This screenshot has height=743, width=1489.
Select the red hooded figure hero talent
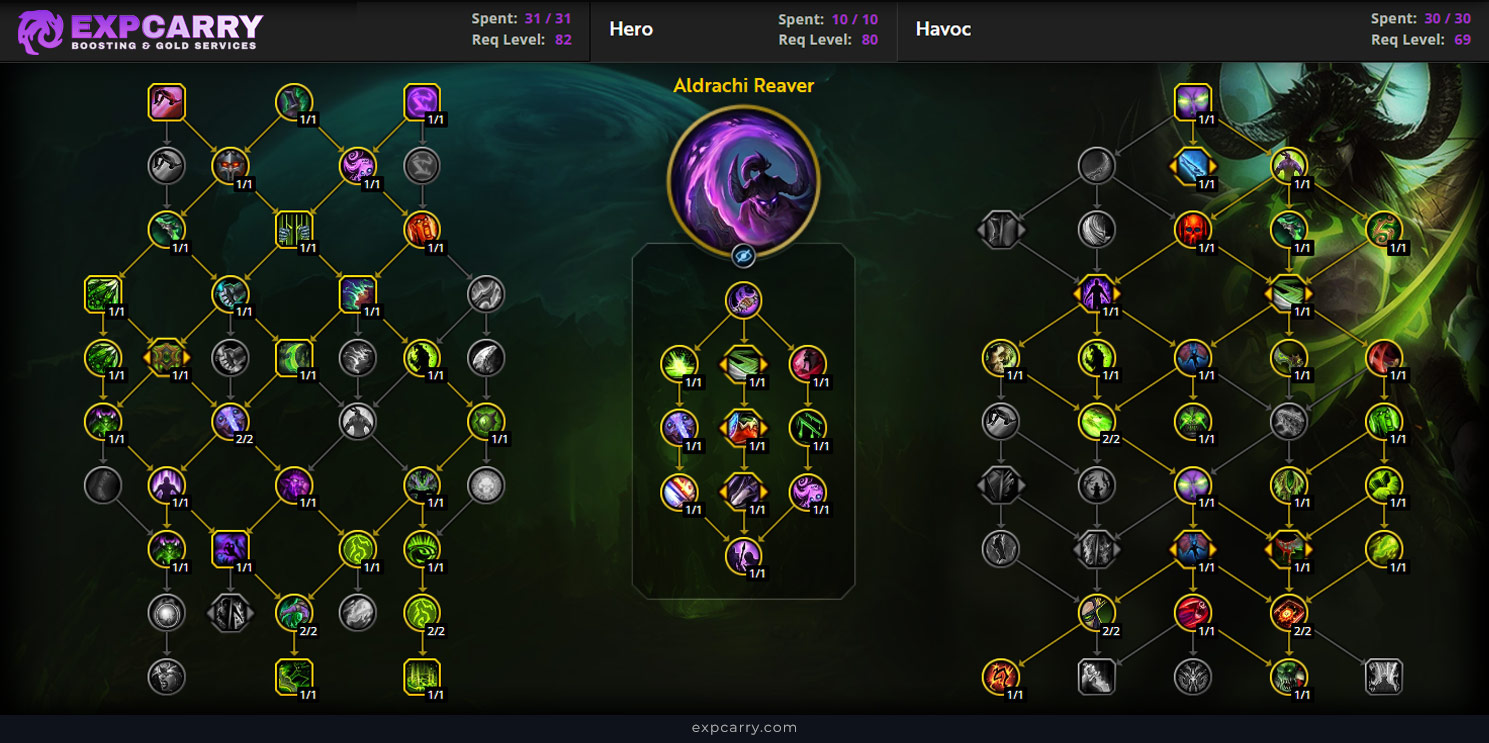coord(807,364)
